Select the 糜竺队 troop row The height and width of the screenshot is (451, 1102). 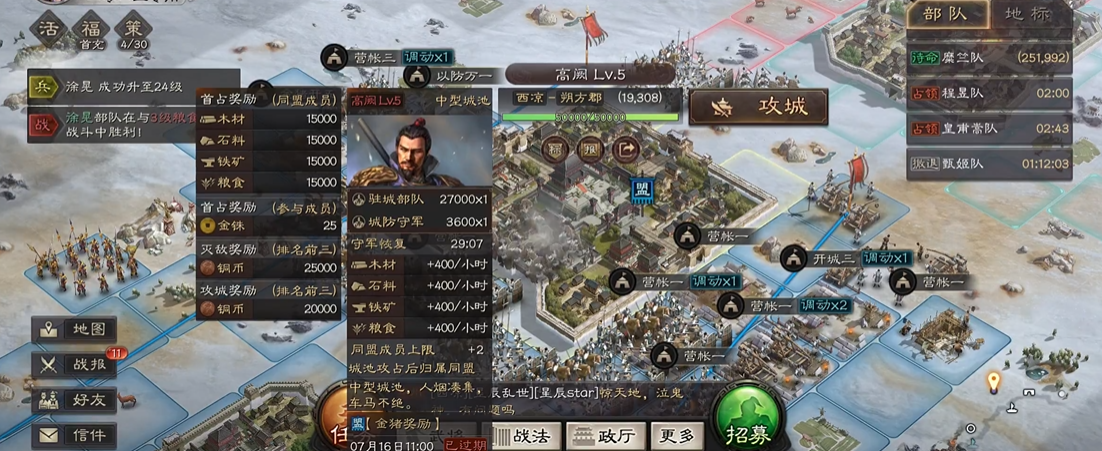989,58
